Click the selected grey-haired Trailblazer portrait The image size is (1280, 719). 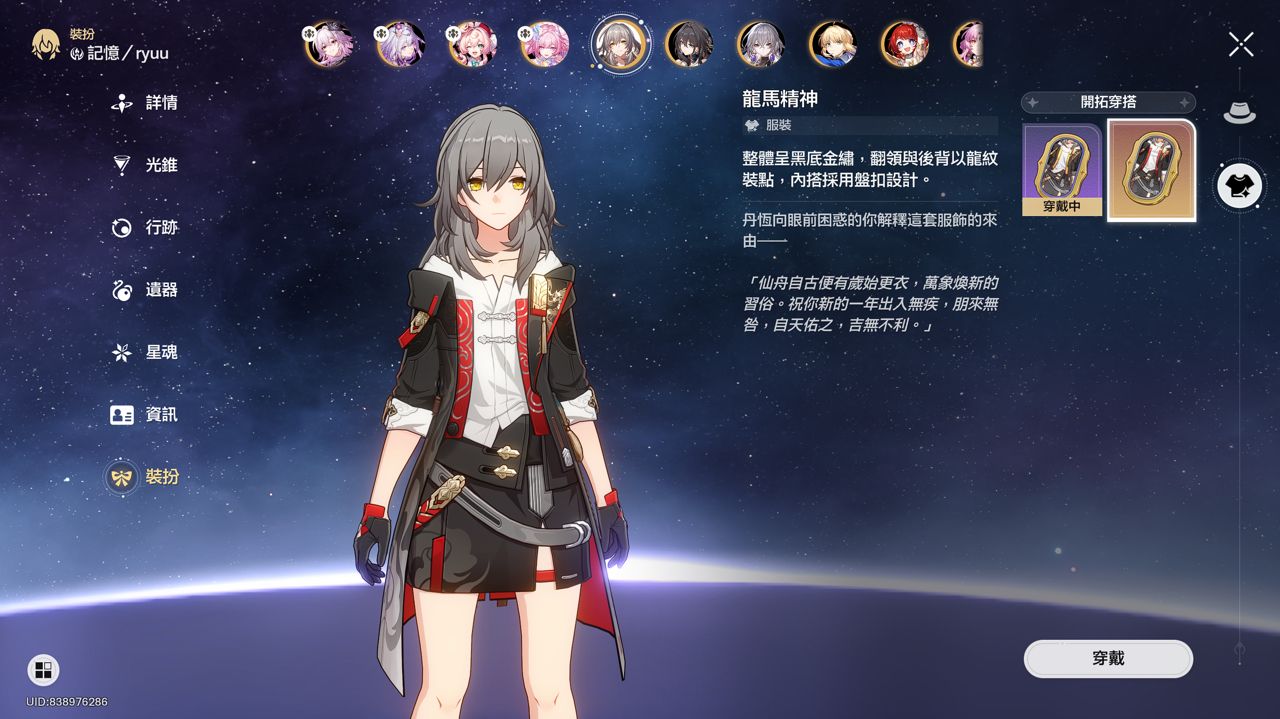(618, 44)
